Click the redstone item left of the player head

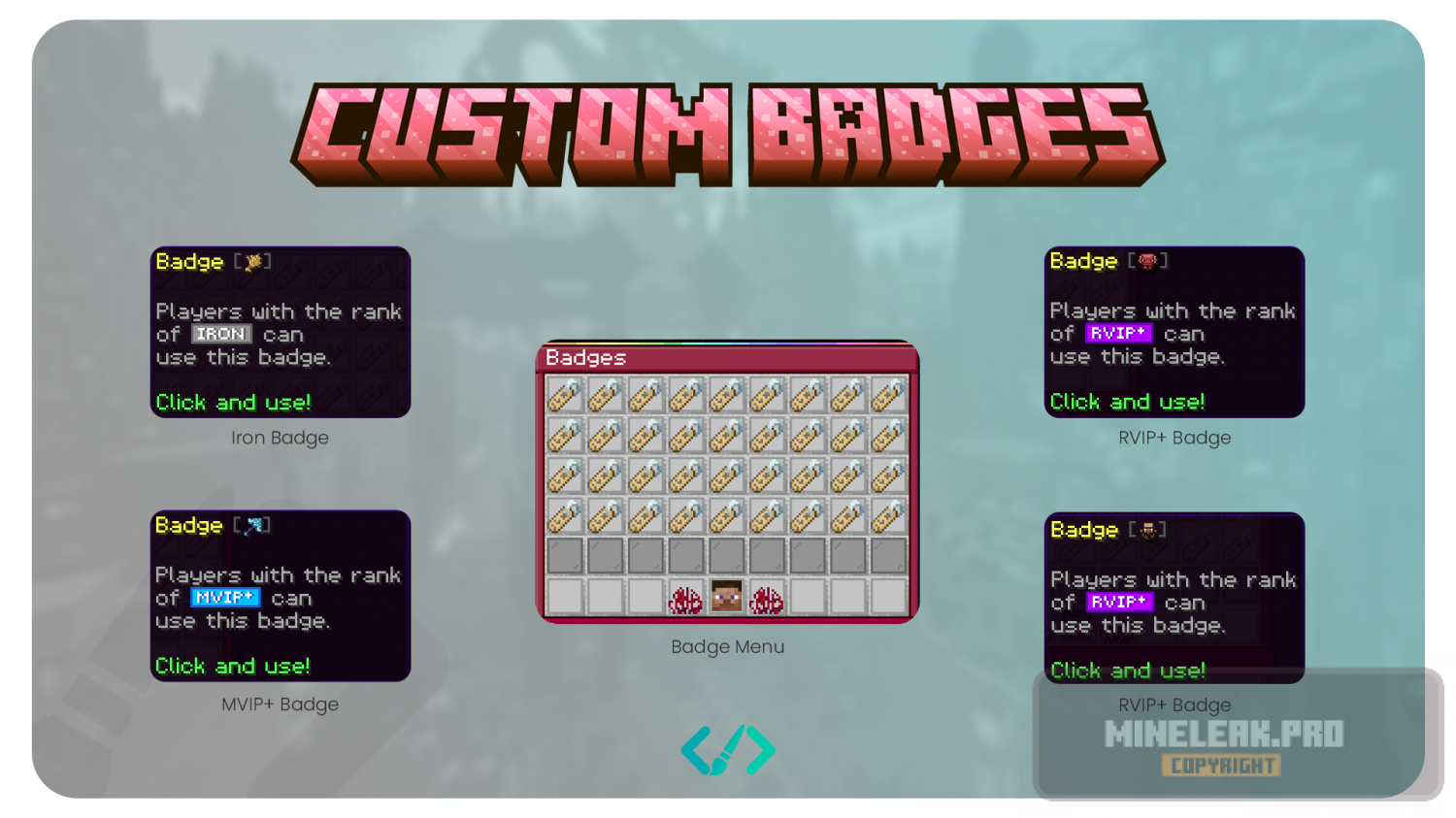(x=685, y=599)
